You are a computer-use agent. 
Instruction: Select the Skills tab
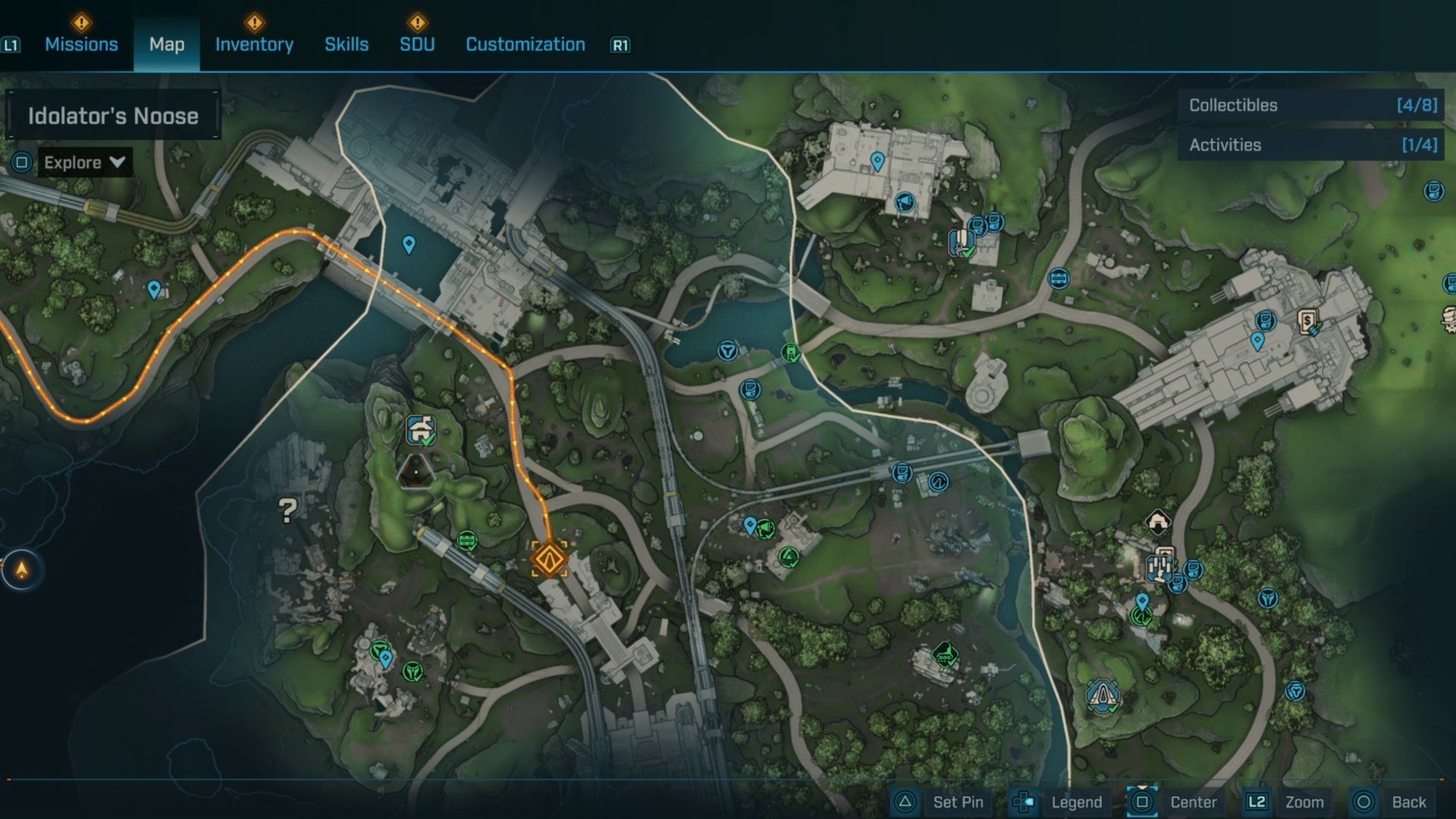tap(347, 44)
